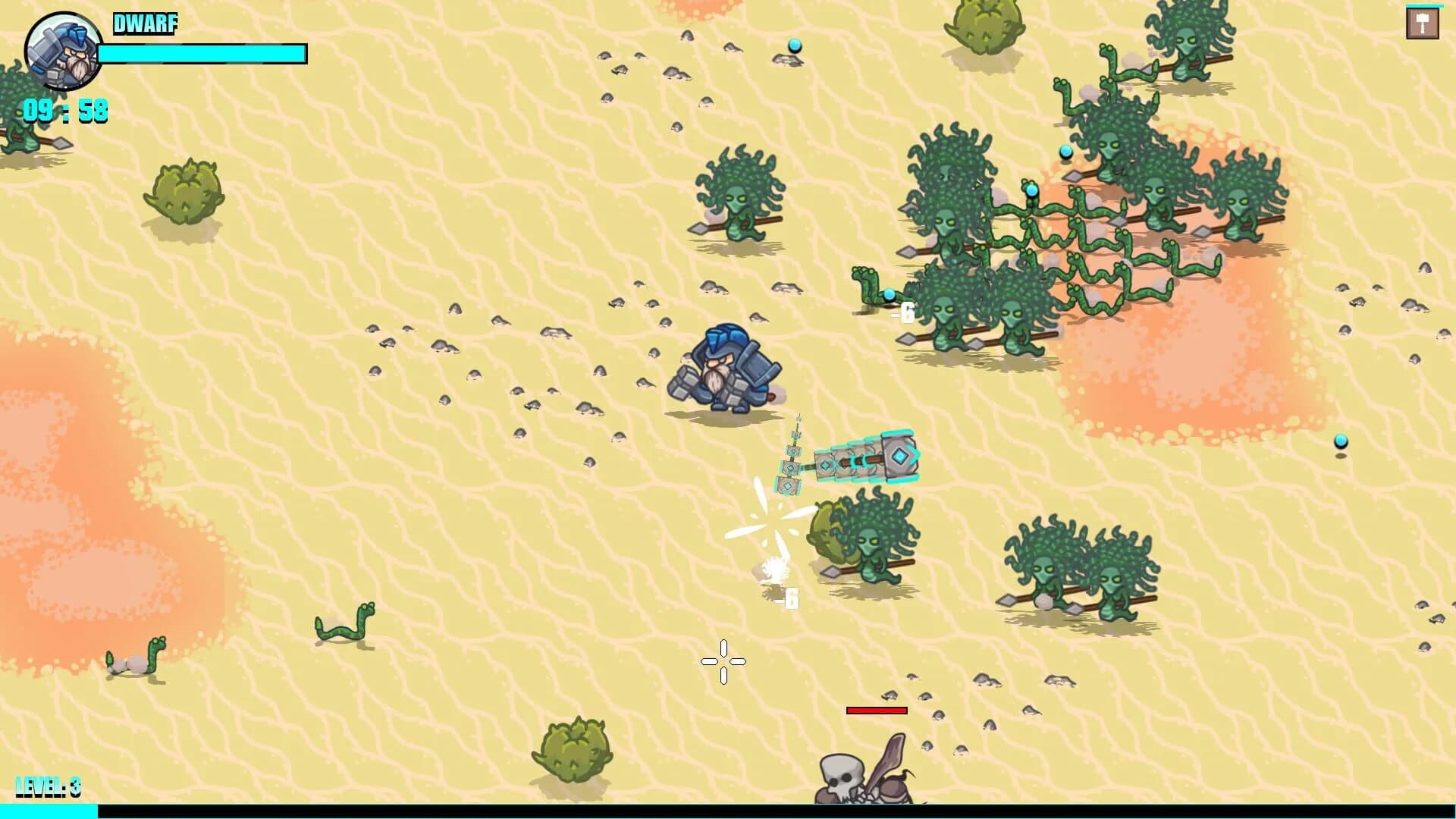The image size is (1456, 819).
Task: Click the -6 damage number below the hammer
Action: (x=787, y=597)
